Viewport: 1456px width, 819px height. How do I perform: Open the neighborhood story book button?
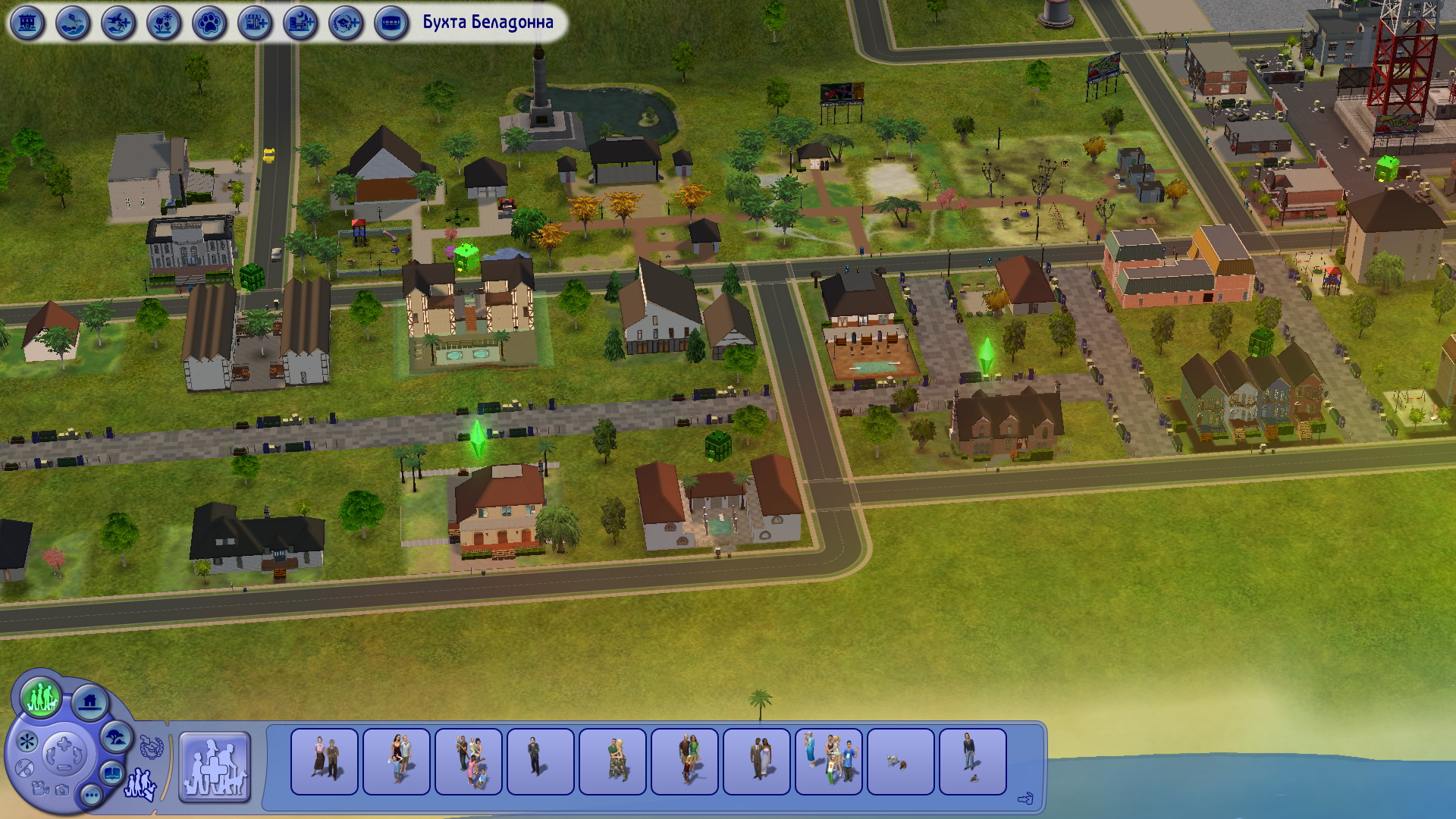[113, 774]
